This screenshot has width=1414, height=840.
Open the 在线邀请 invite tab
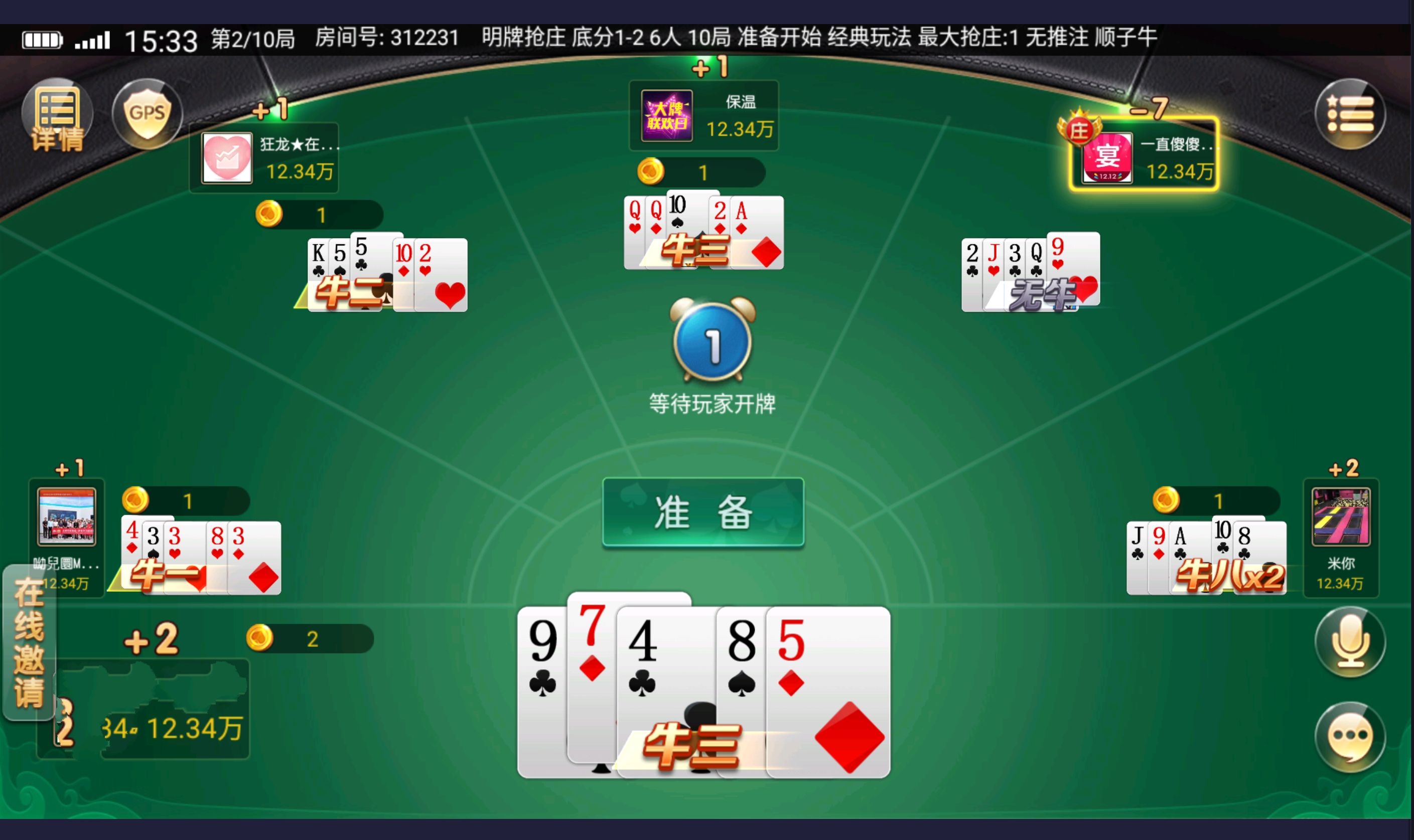pos(29,642)
